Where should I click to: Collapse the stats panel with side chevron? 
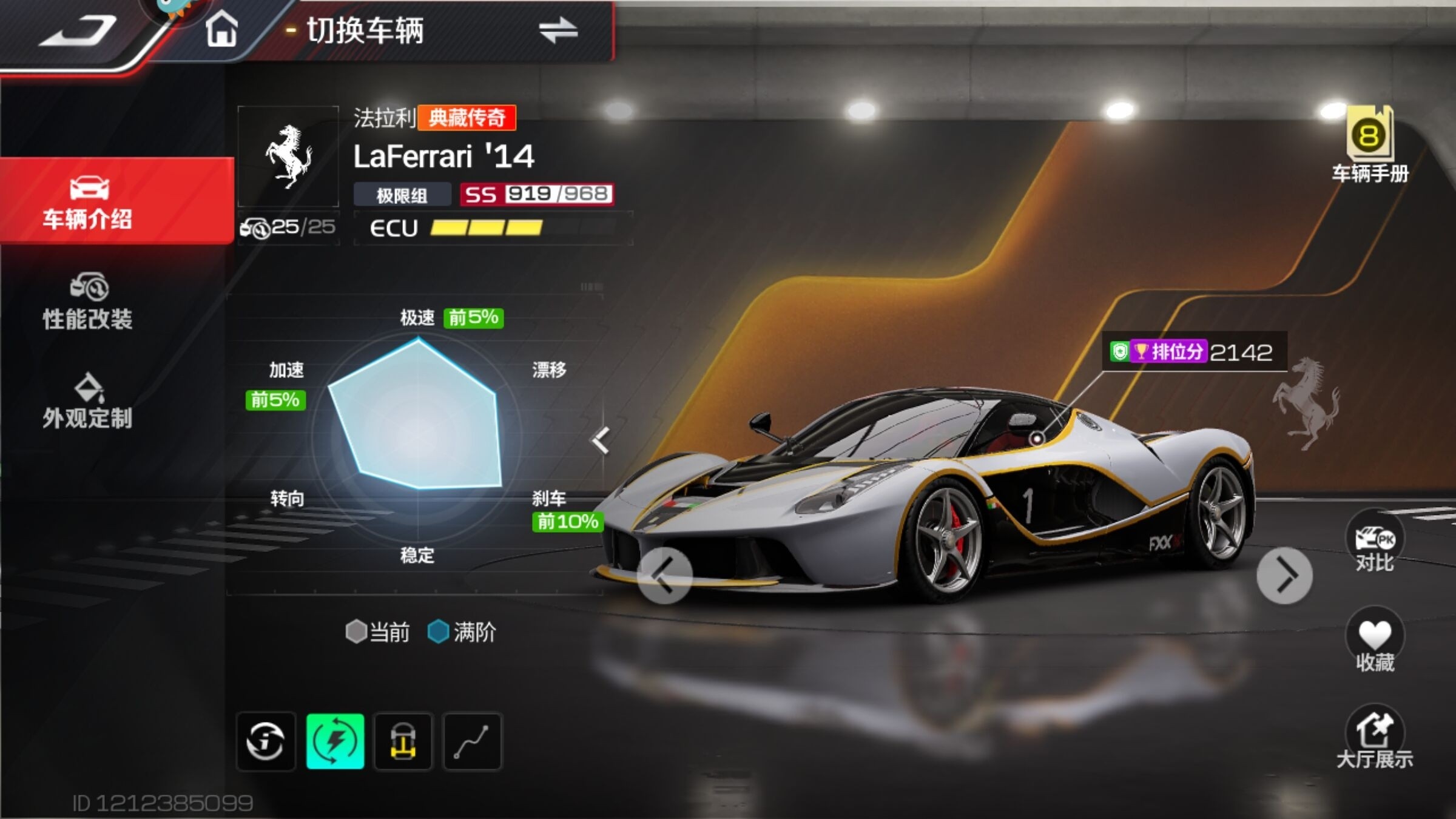tap(601, 440)
